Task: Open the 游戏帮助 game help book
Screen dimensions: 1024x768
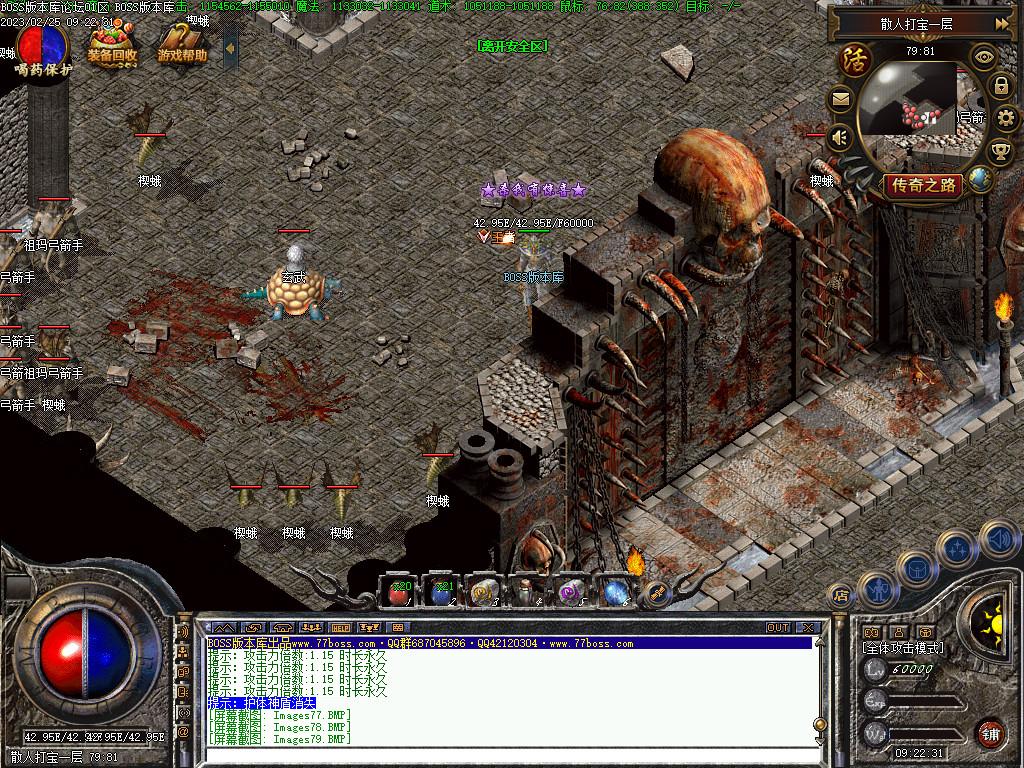Action: (x=182, y=46)
